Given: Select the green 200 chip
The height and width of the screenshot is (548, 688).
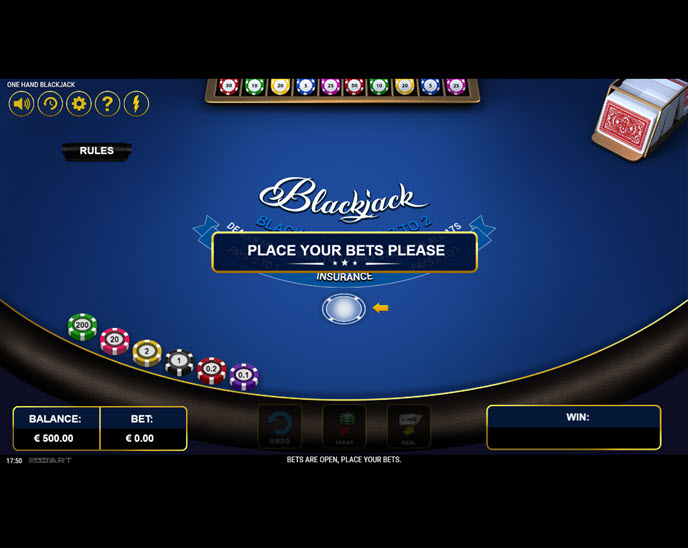Looking at the screenshot, I should [82, 326].
